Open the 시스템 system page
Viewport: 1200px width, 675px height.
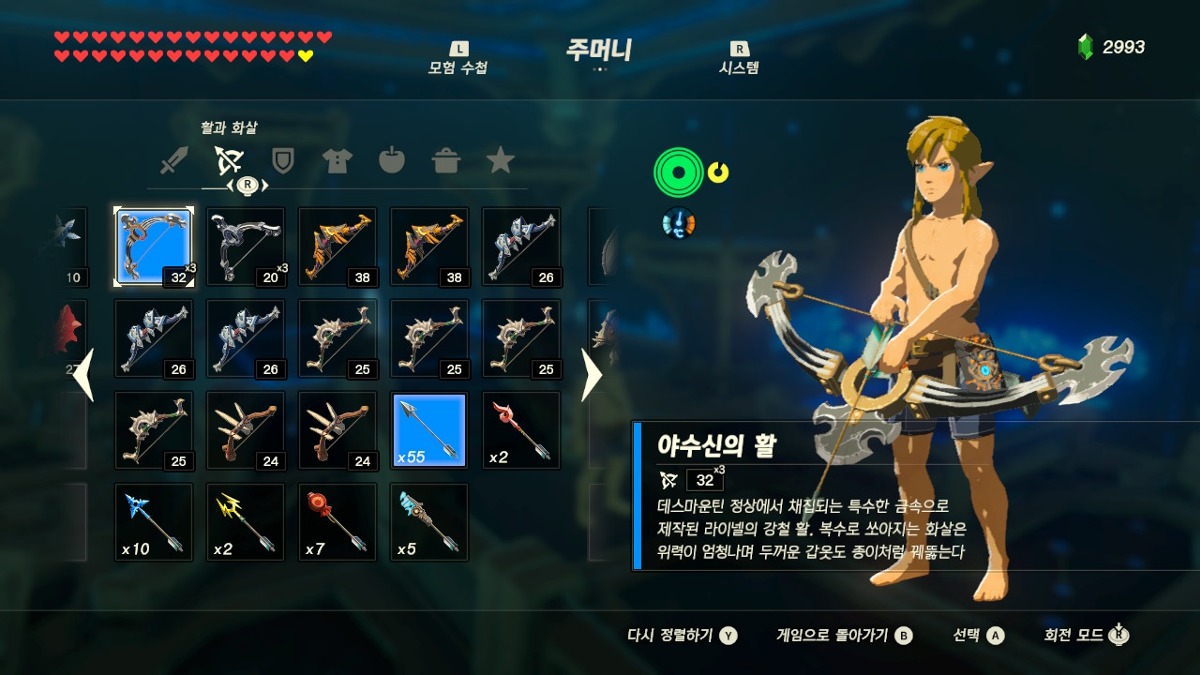(739, 60)
